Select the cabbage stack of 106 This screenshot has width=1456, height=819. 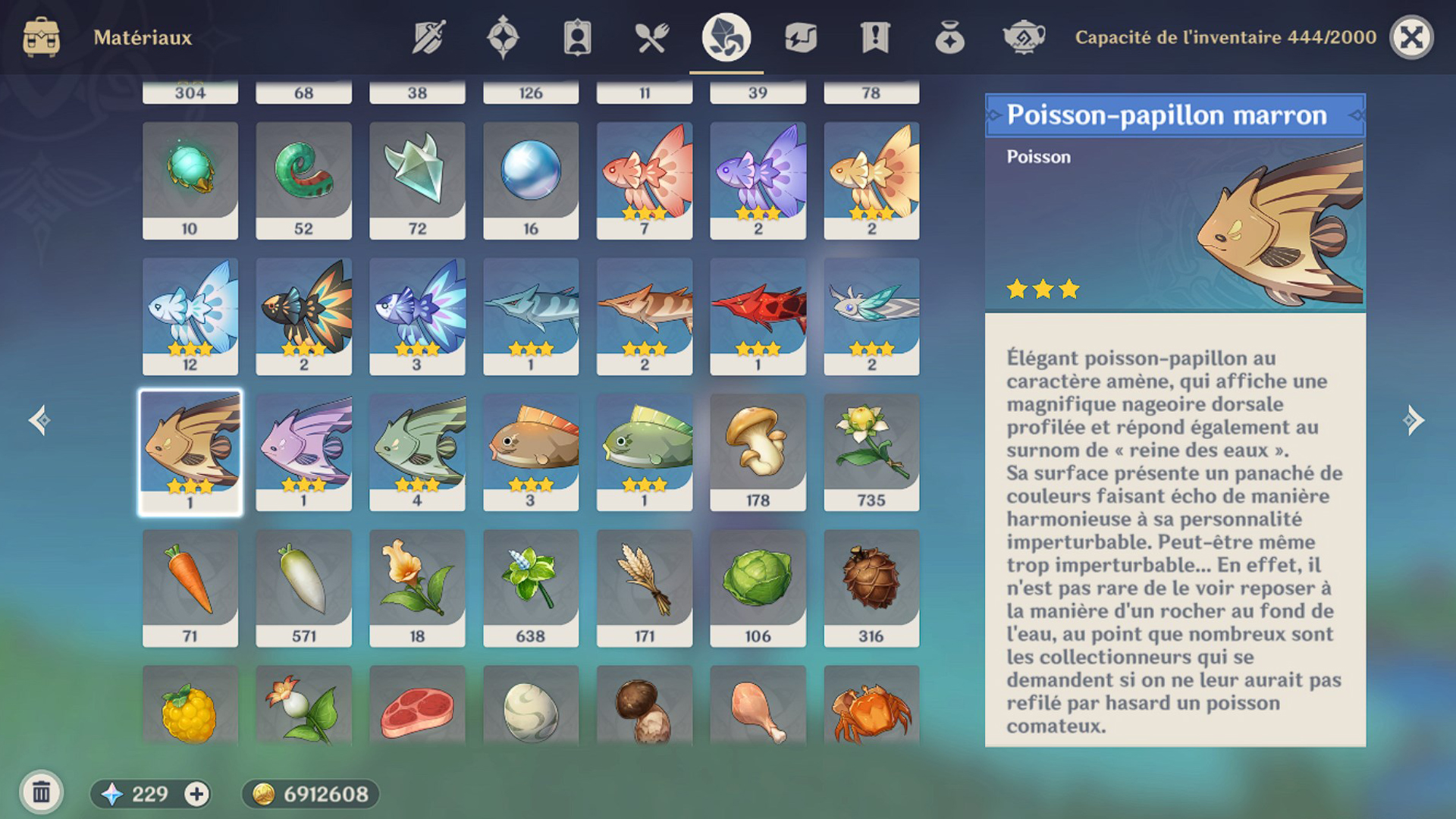[758, 588]
